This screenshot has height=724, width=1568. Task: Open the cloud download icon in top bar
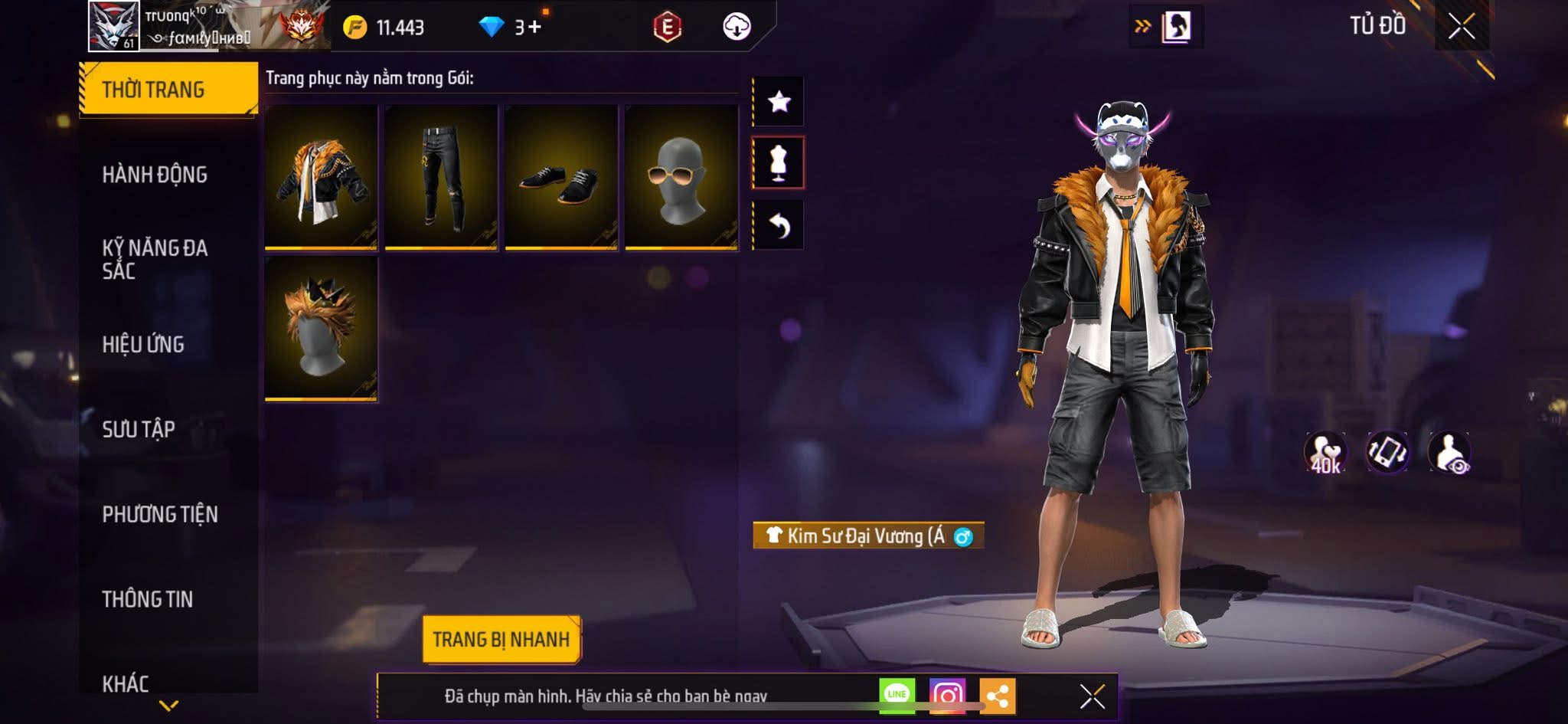click(x=737, y=25)
